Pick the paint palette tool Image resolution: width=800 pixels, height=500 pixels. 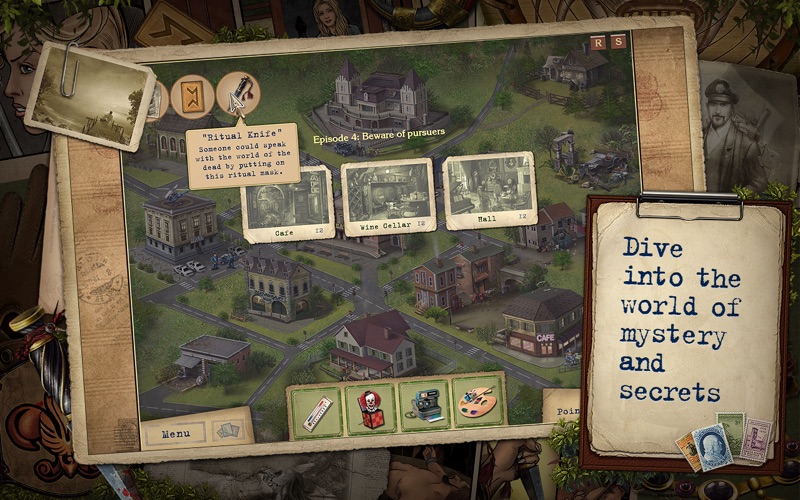point(478,402)
